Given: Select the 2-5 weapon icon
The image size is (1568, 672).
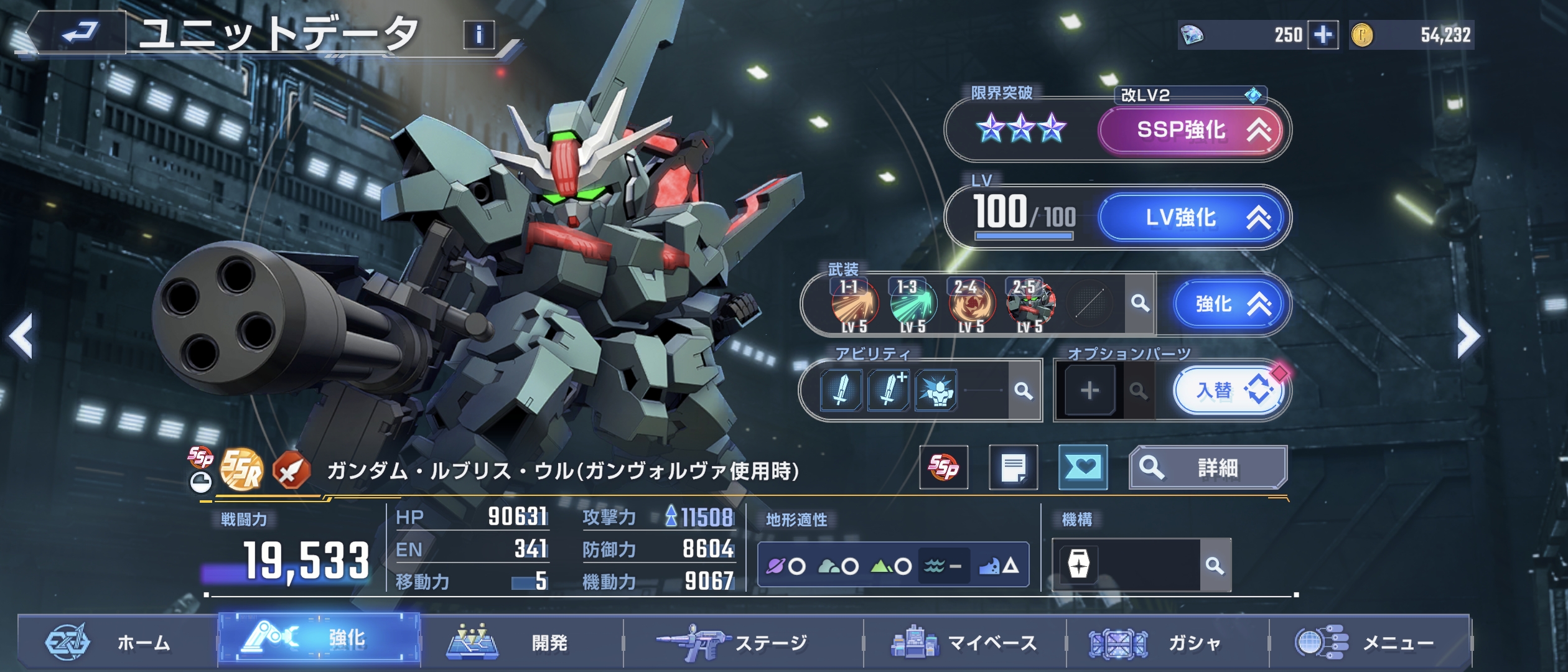Looking at the screenshot, I should [x=1030, y=304].
